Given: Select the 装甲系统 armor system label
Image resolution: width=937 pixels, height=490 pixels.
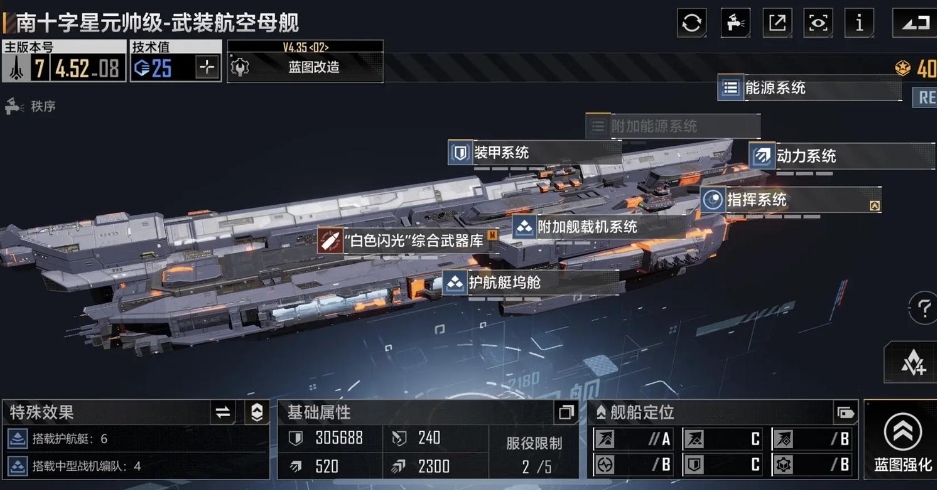Looking at the screenshot, I should tap(500, 153).
